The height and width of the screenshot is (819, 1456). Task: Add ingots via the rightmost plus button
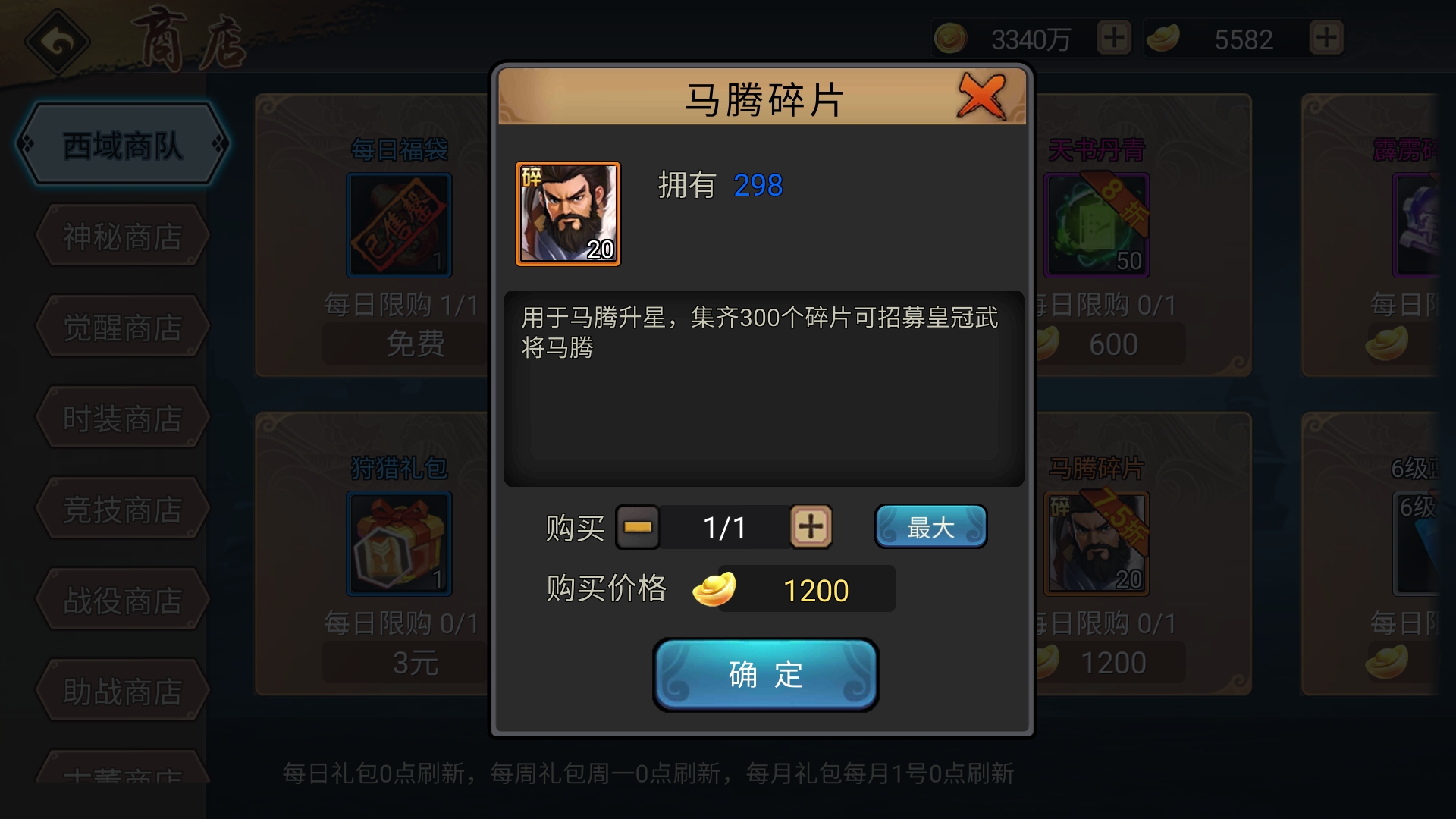click(x=1325, y=38)
